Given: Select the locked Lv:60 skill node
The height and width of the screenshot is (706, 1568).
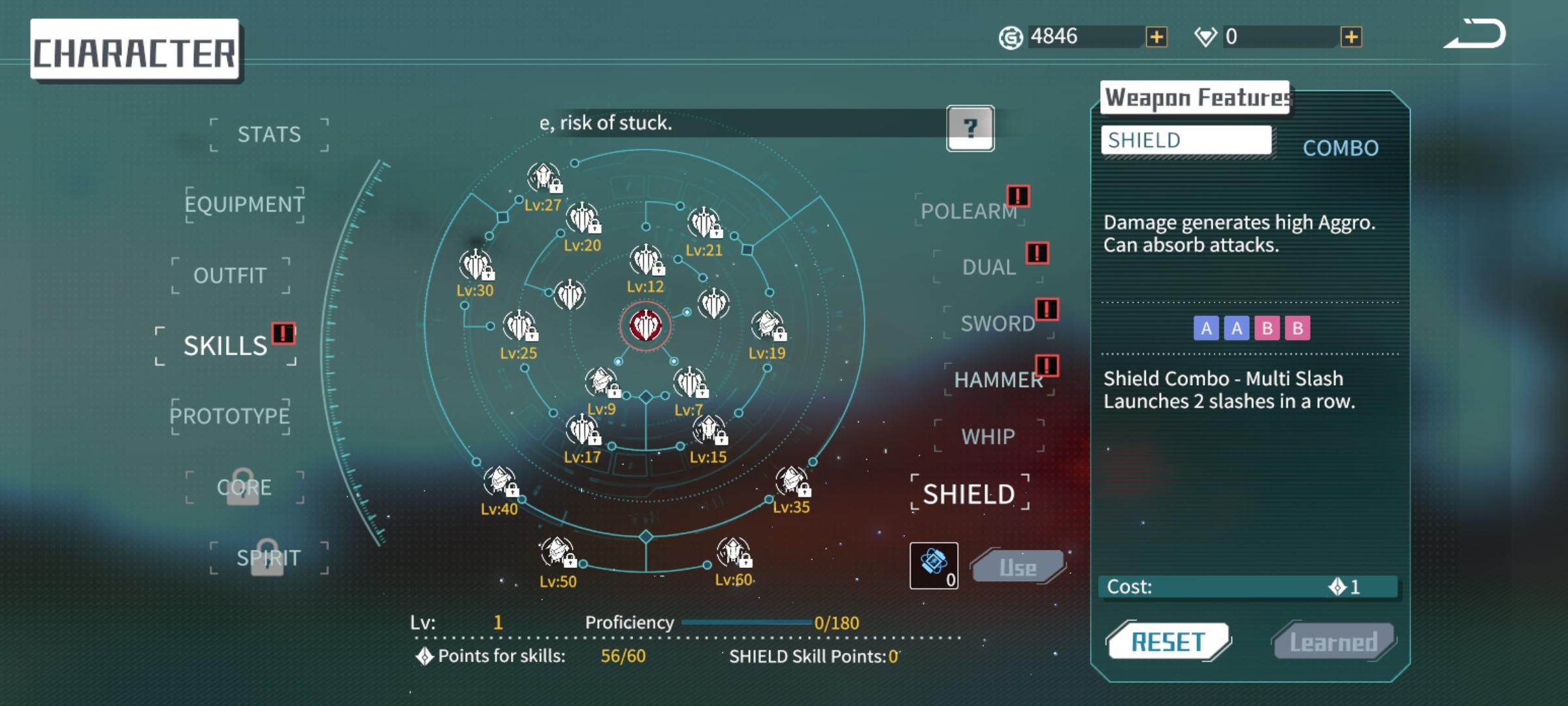Looking at the screenshot, I should coord(733,552).
